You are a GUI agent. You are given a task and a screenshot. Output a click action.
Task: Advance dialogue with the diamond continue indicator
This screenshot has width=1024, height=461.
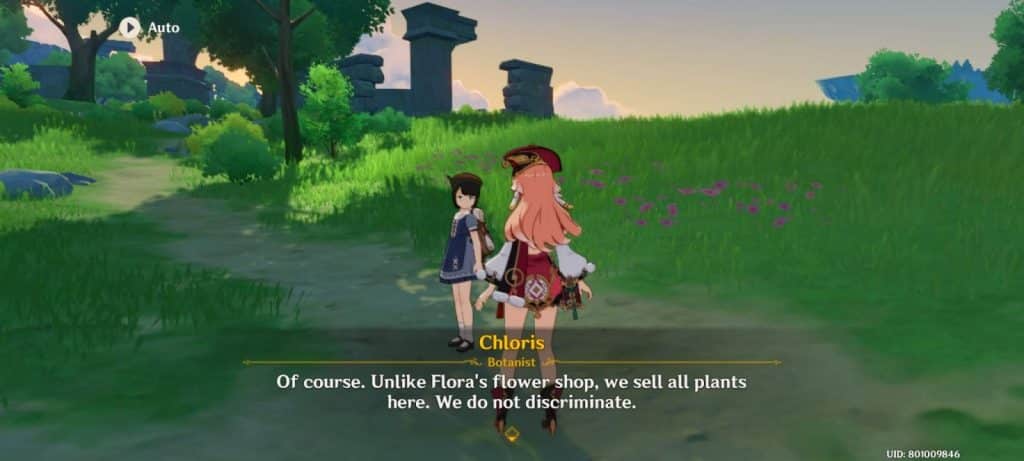tap(512, 433)
